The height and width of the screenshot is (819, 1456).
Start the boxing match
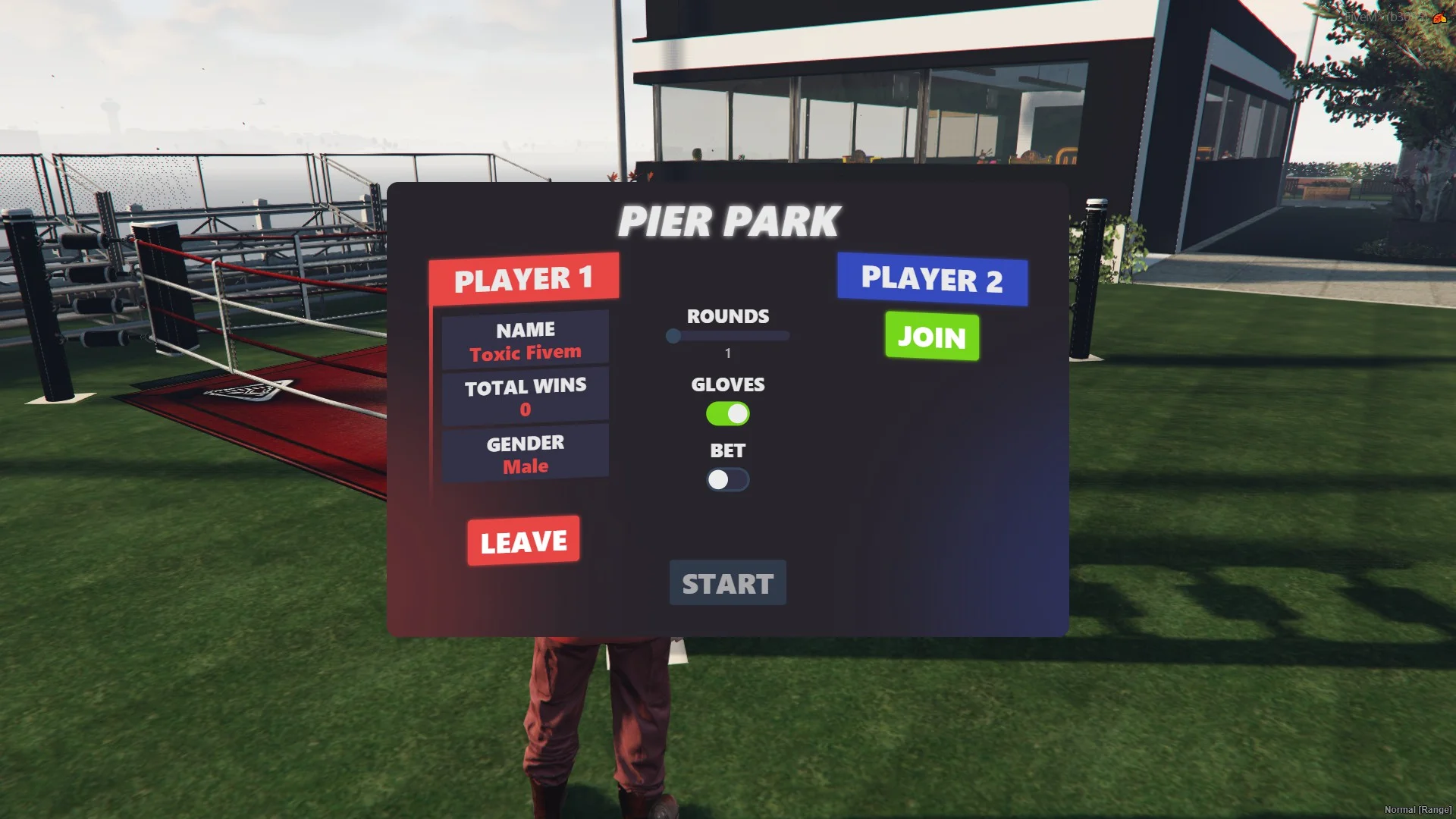coord(727,583)
